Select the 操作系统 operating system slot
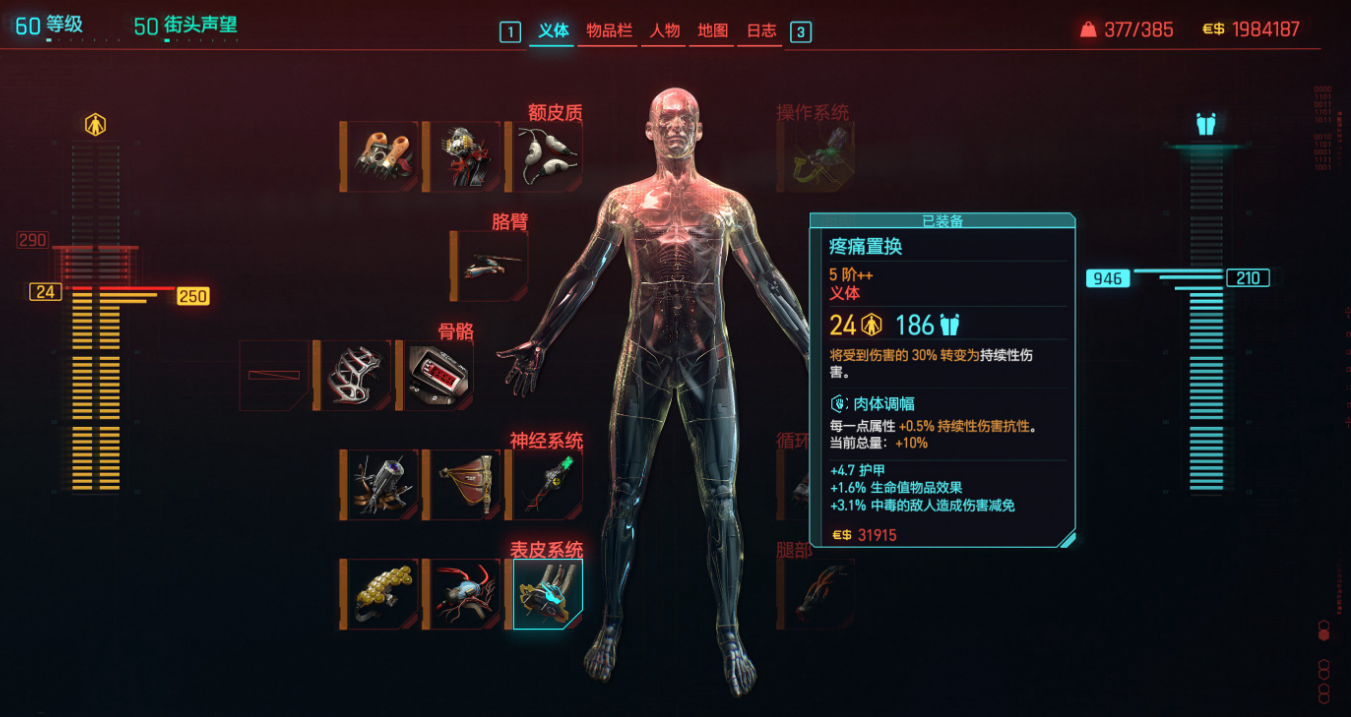 pos(822,157)
